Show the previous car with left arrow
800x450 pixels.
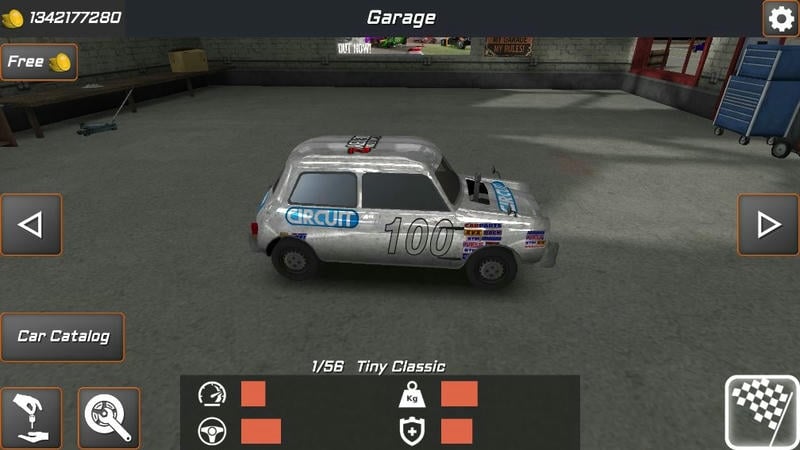click(x=31, y=225)
